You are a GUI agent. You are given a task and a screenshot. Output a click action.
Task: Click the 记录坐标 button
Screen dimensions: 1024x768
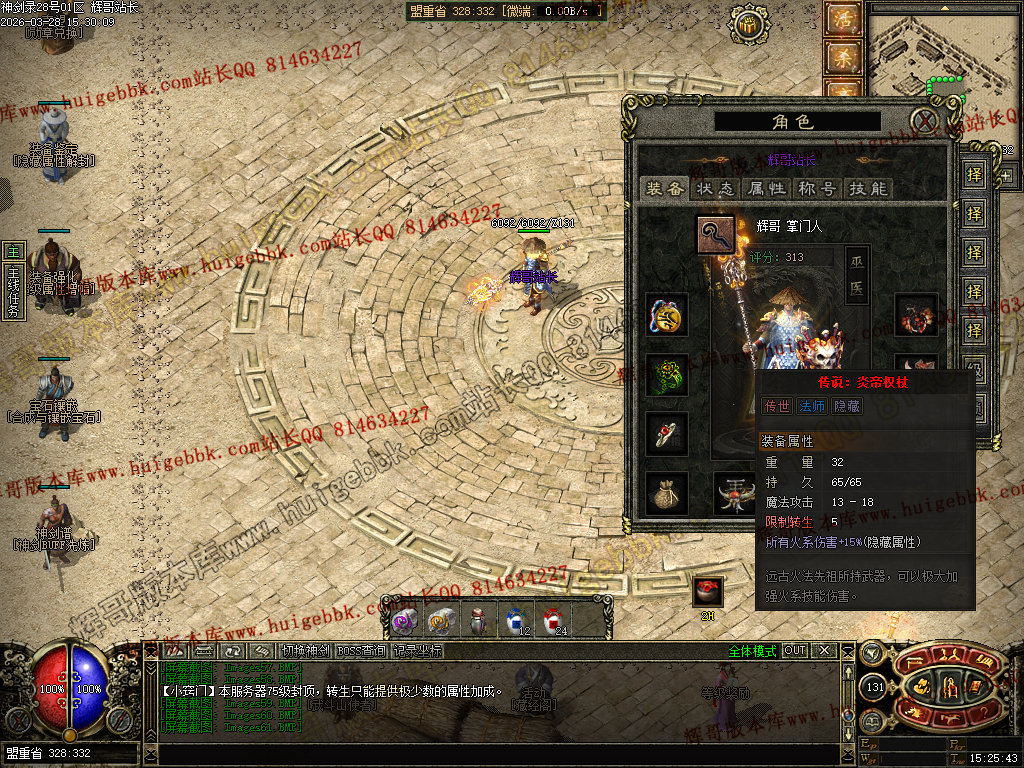point(417,651)
